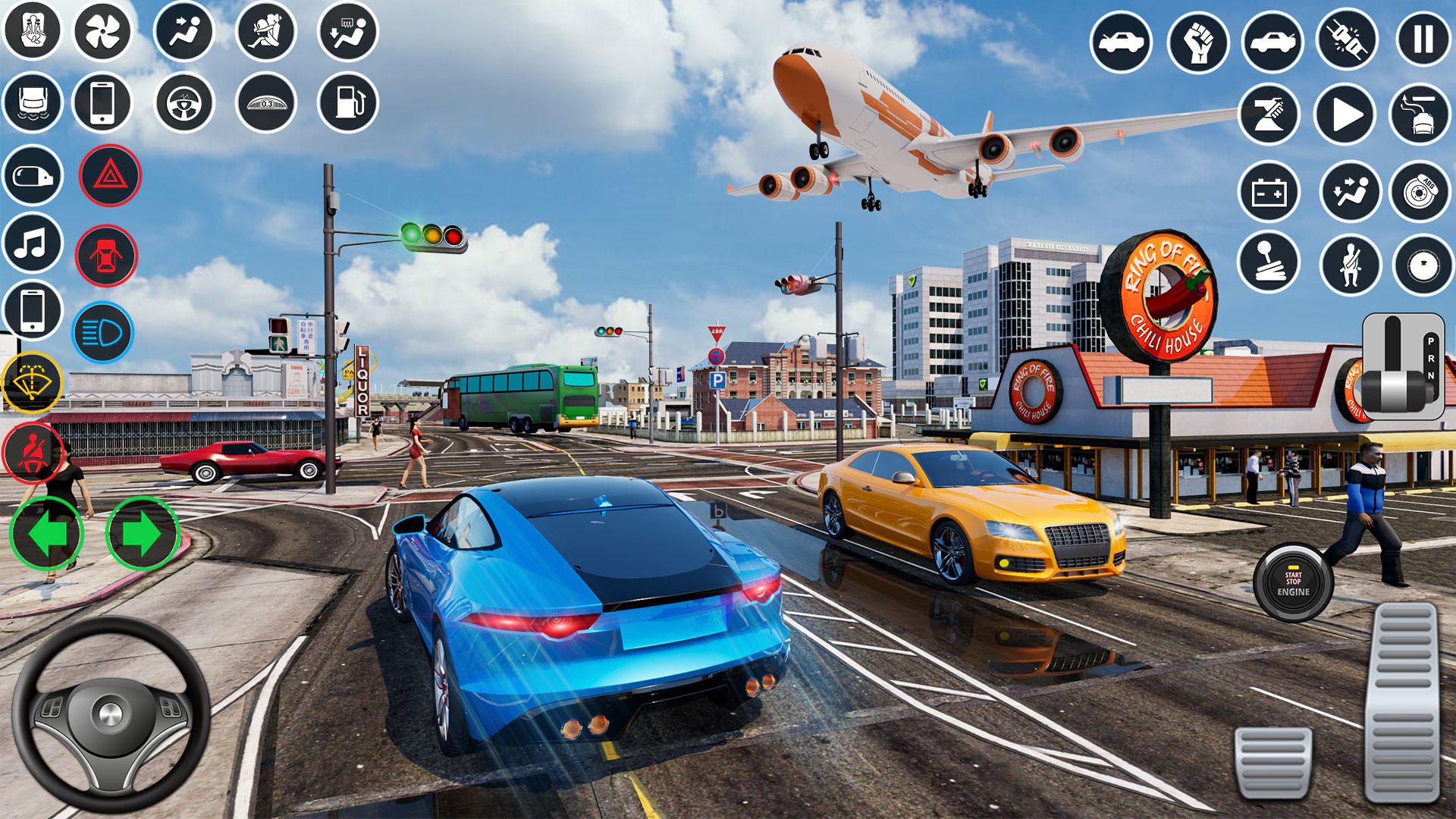Tap the Start Stop Engine button
This screenshot has width=1456, height=819.
1292,583
